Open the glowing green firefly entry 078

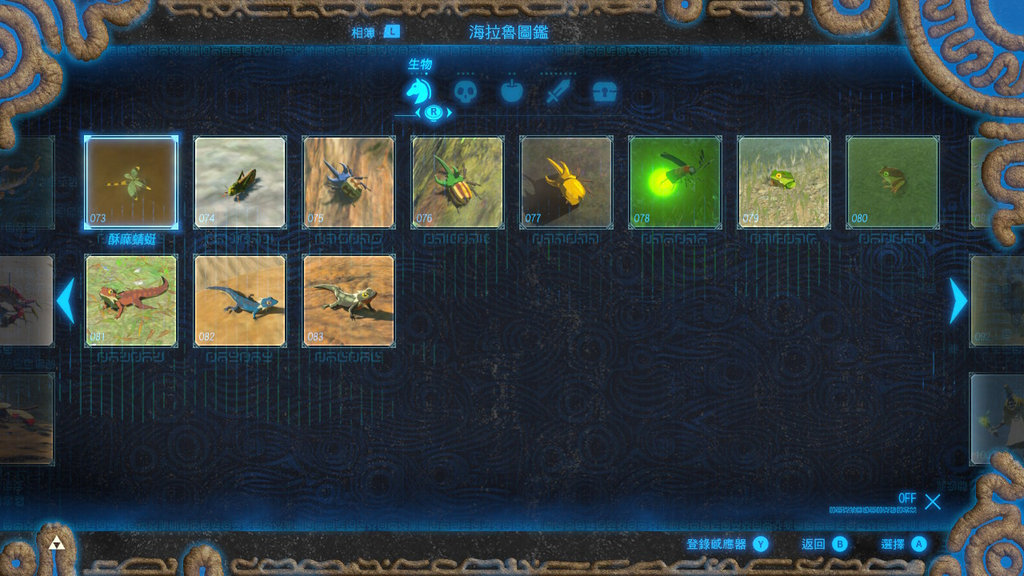(675, 182)
